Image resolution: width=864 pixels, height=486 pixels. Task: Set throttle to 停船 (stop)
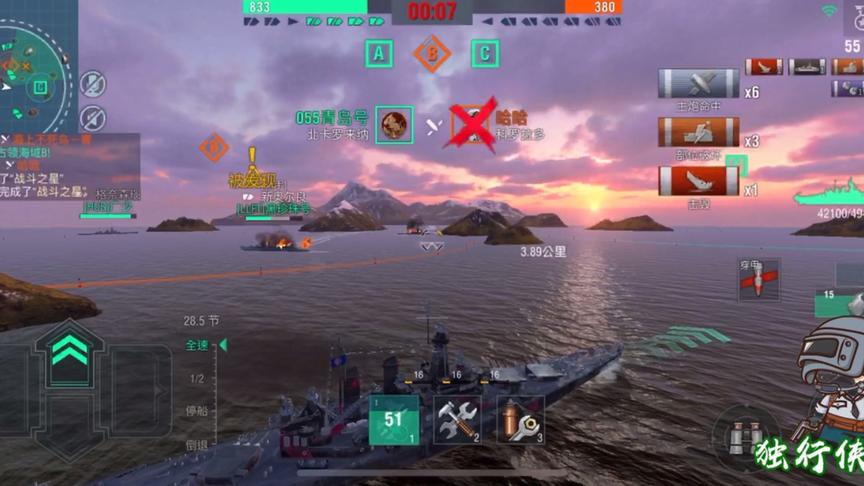click(x=196, y=411)
